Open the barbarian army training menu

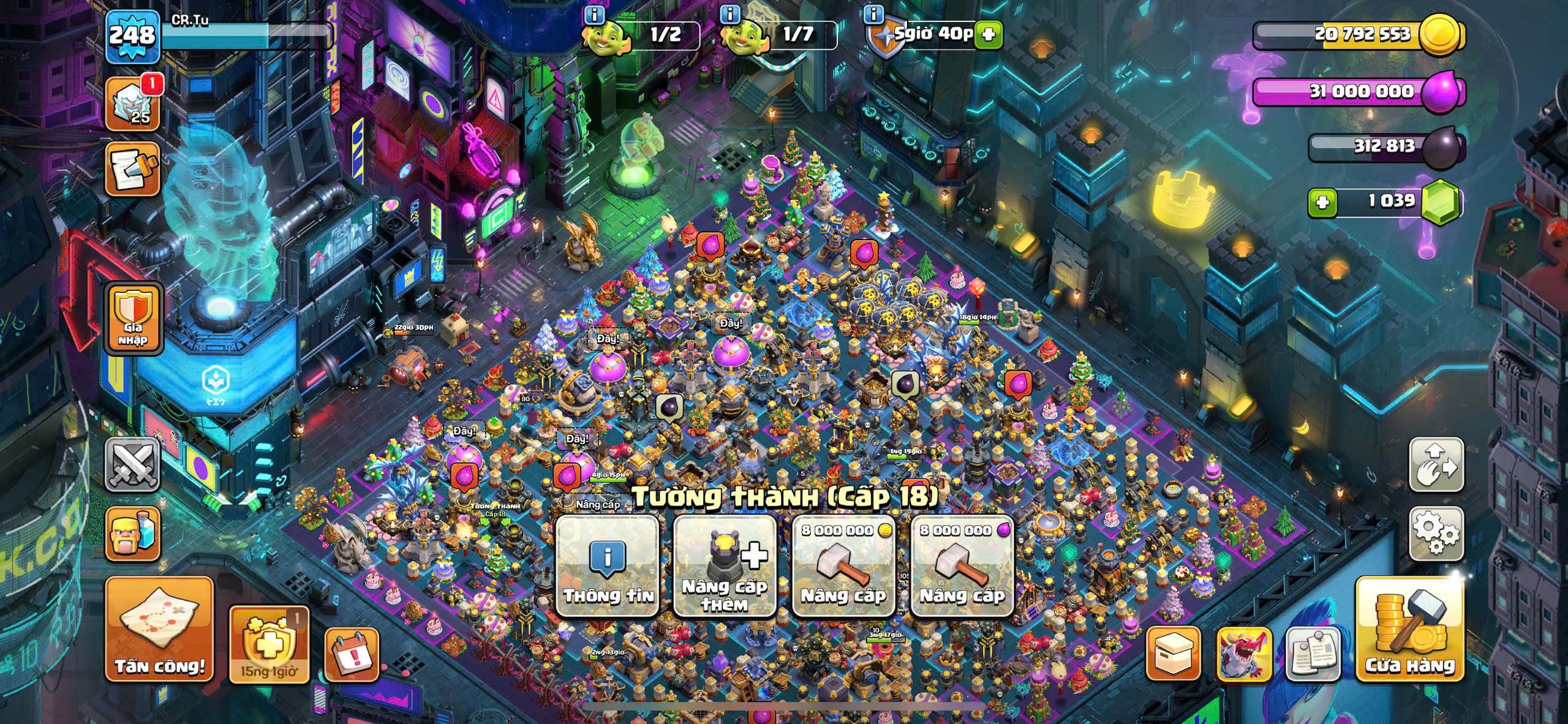[x=133, y=534]
